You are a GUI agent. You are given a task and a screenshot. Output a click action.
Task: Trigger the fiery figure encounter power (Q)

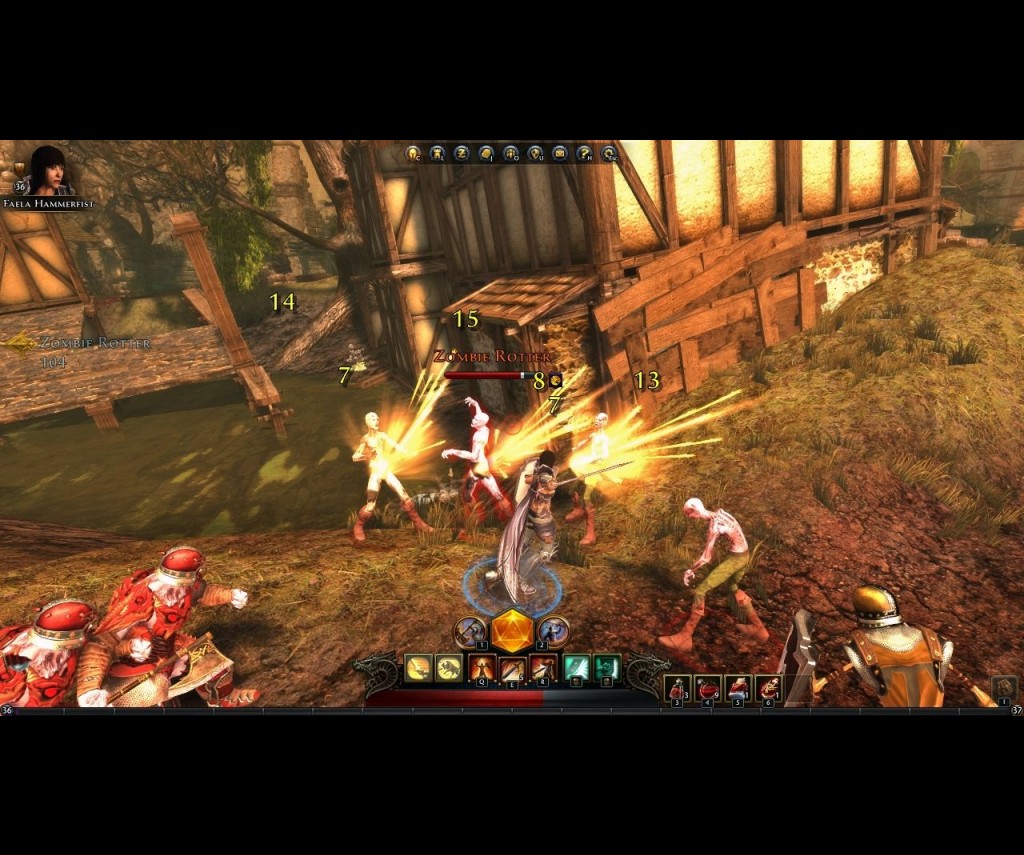pyautogui.click(x=481, y=667)
